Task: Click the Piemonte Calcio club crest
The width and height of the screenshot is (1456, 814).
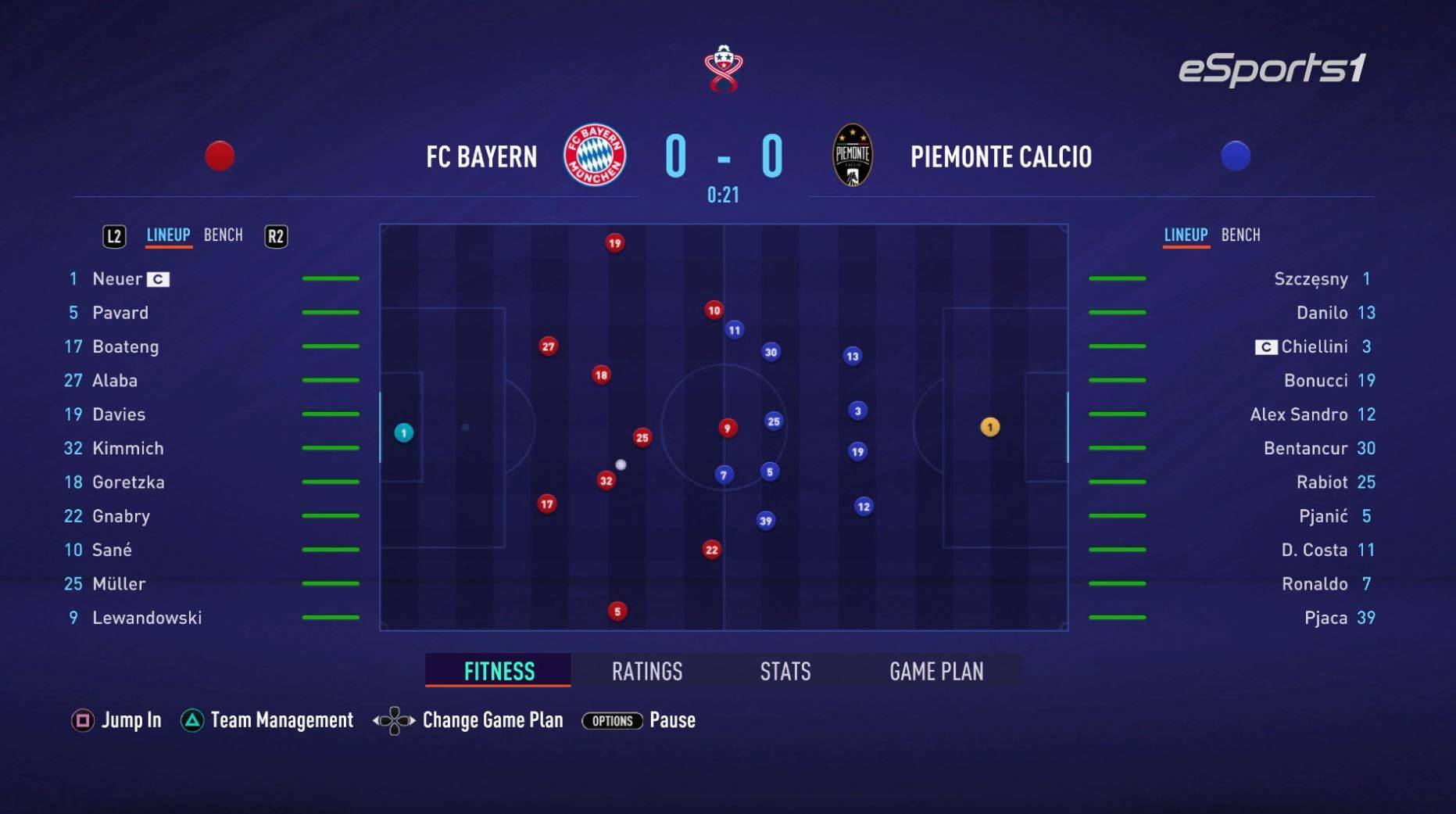Action: click(x=852, y=155)
